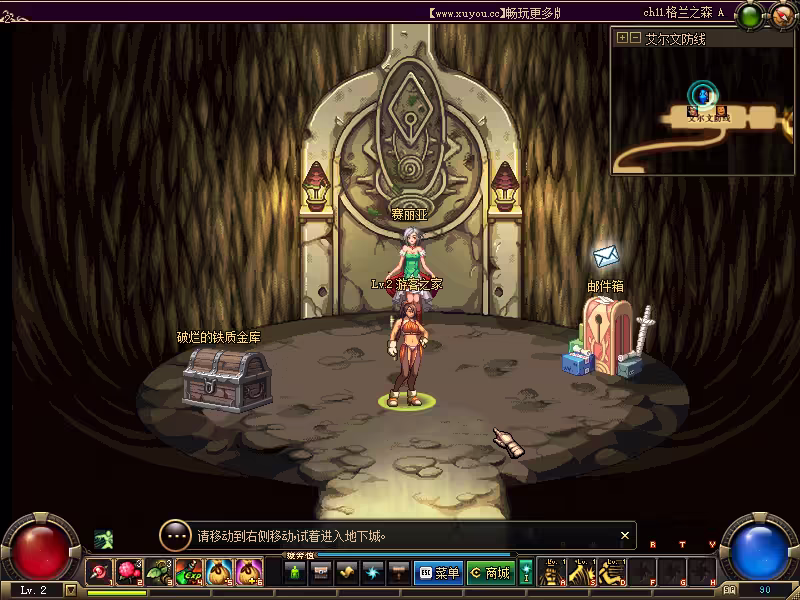Click the level dropdown arrow beside Lv. 2
Image resolution: width=800 pixels, height=600 pixels.
pyautogui.click(x=70, y=590)
